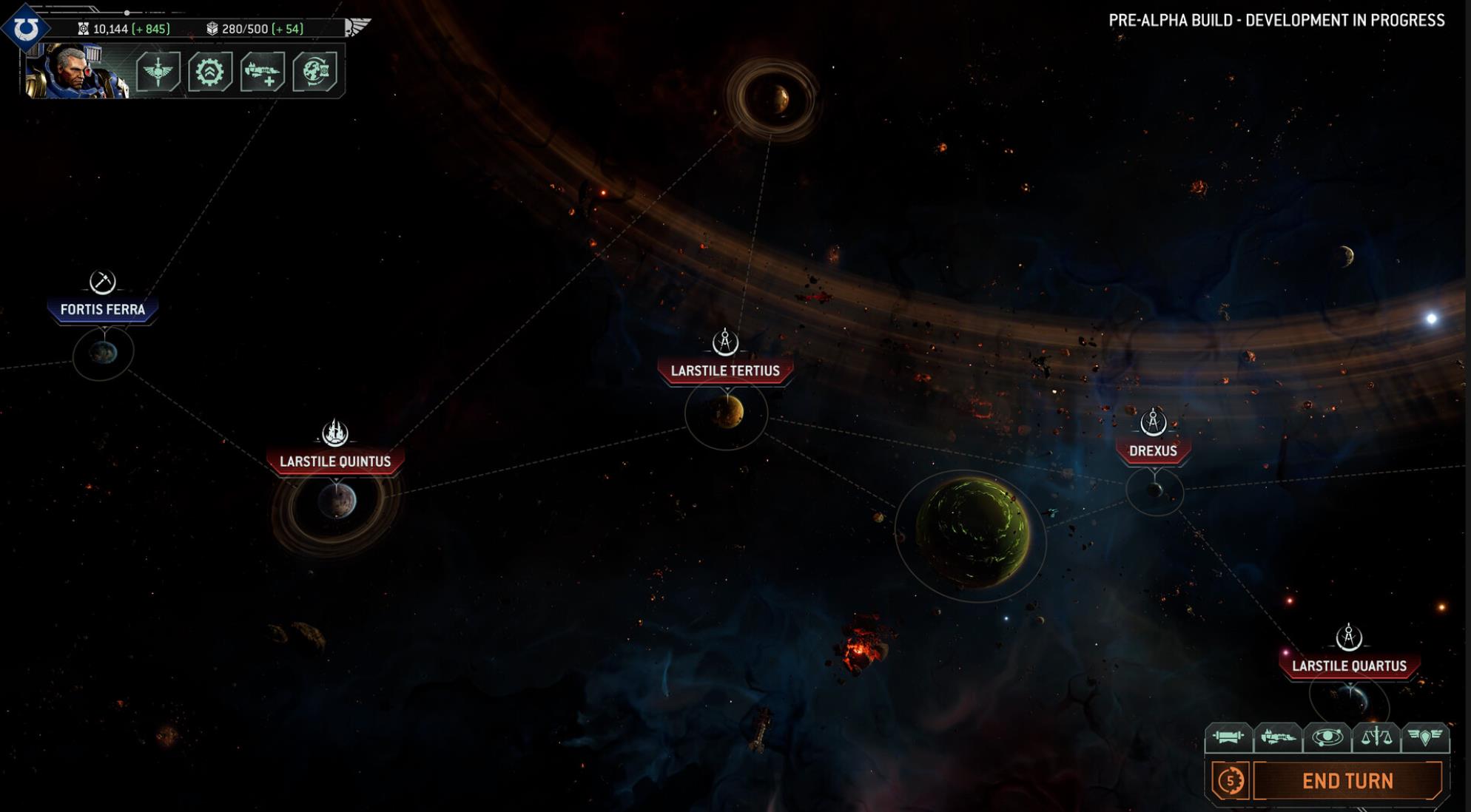Select the Larstile Tertius planet label

725,371
